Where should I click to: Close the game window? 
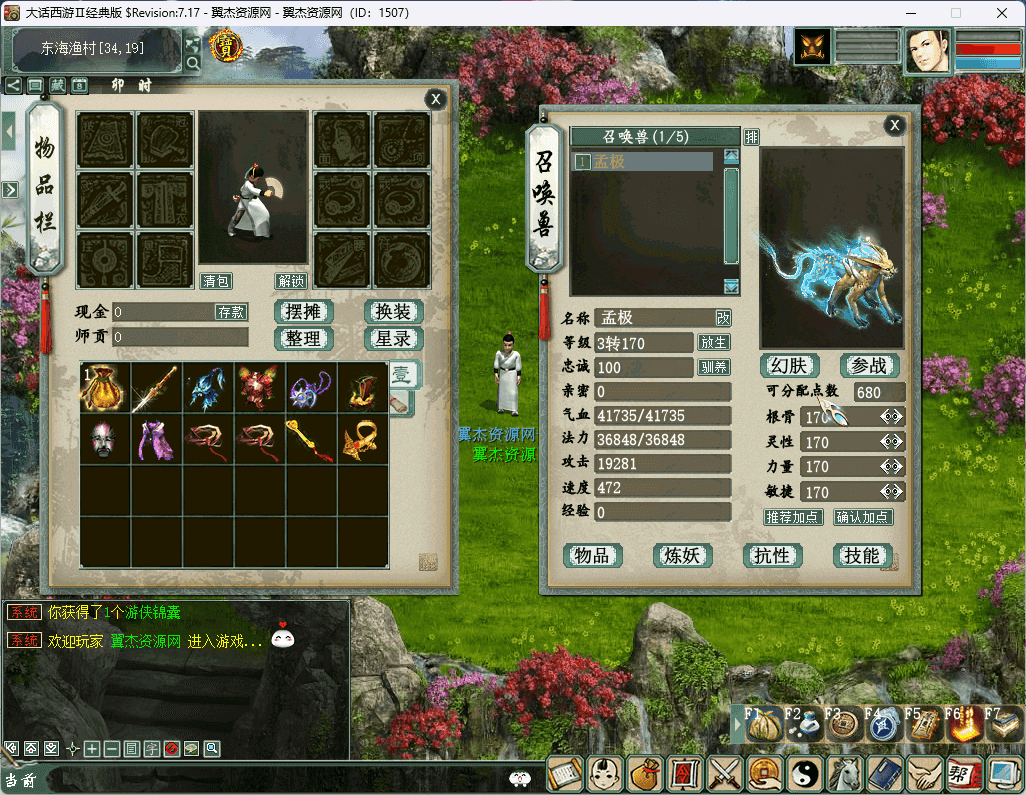coord(1001,13)
